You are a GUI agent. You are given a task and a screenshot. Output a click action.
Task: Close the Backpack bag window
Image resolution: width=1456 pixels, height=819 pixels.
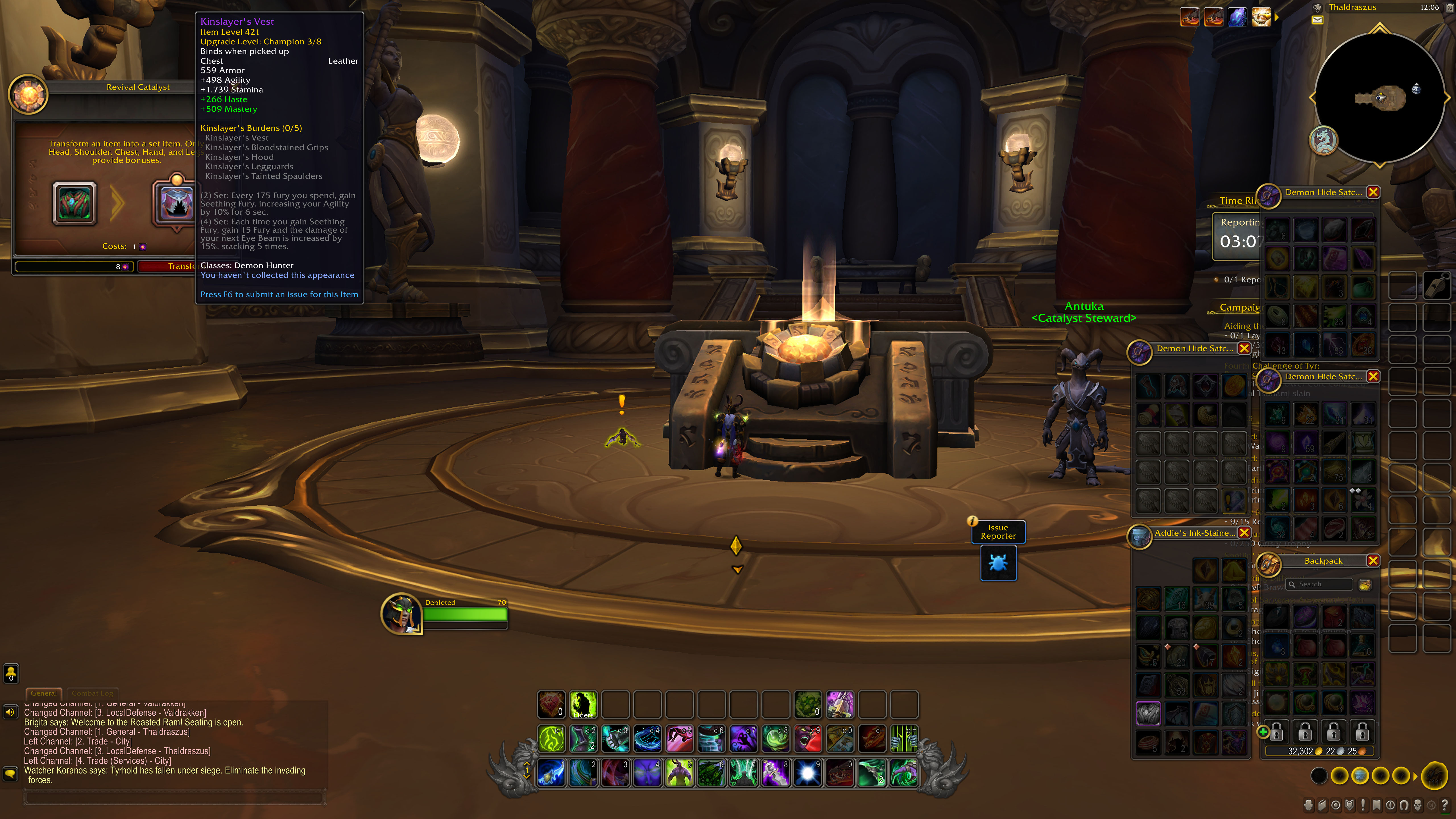coord(1373,561)
